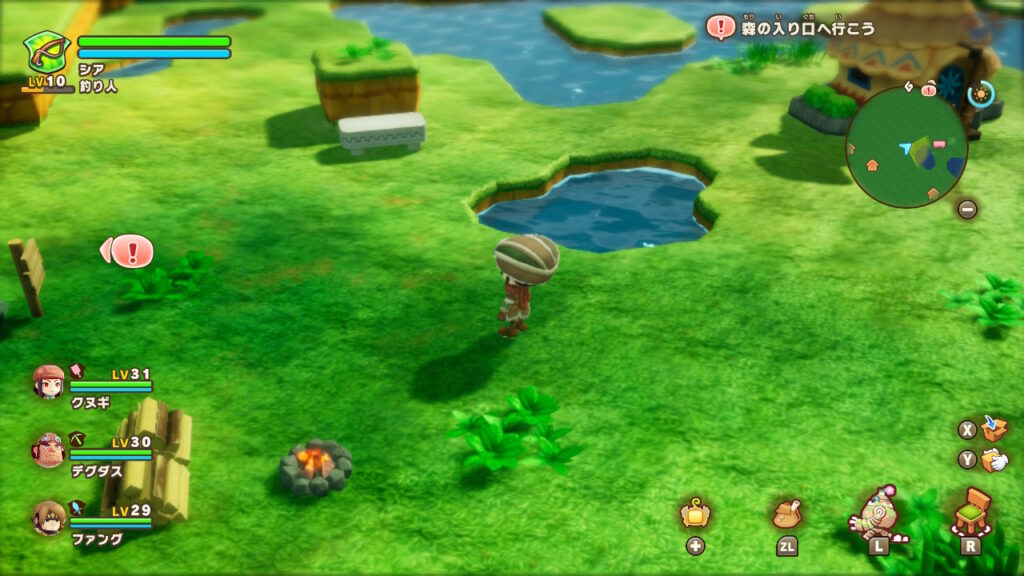Screen dimensions: 1024x576
Task: Select party member デグダス's portrait
Action: pos(48,449)
